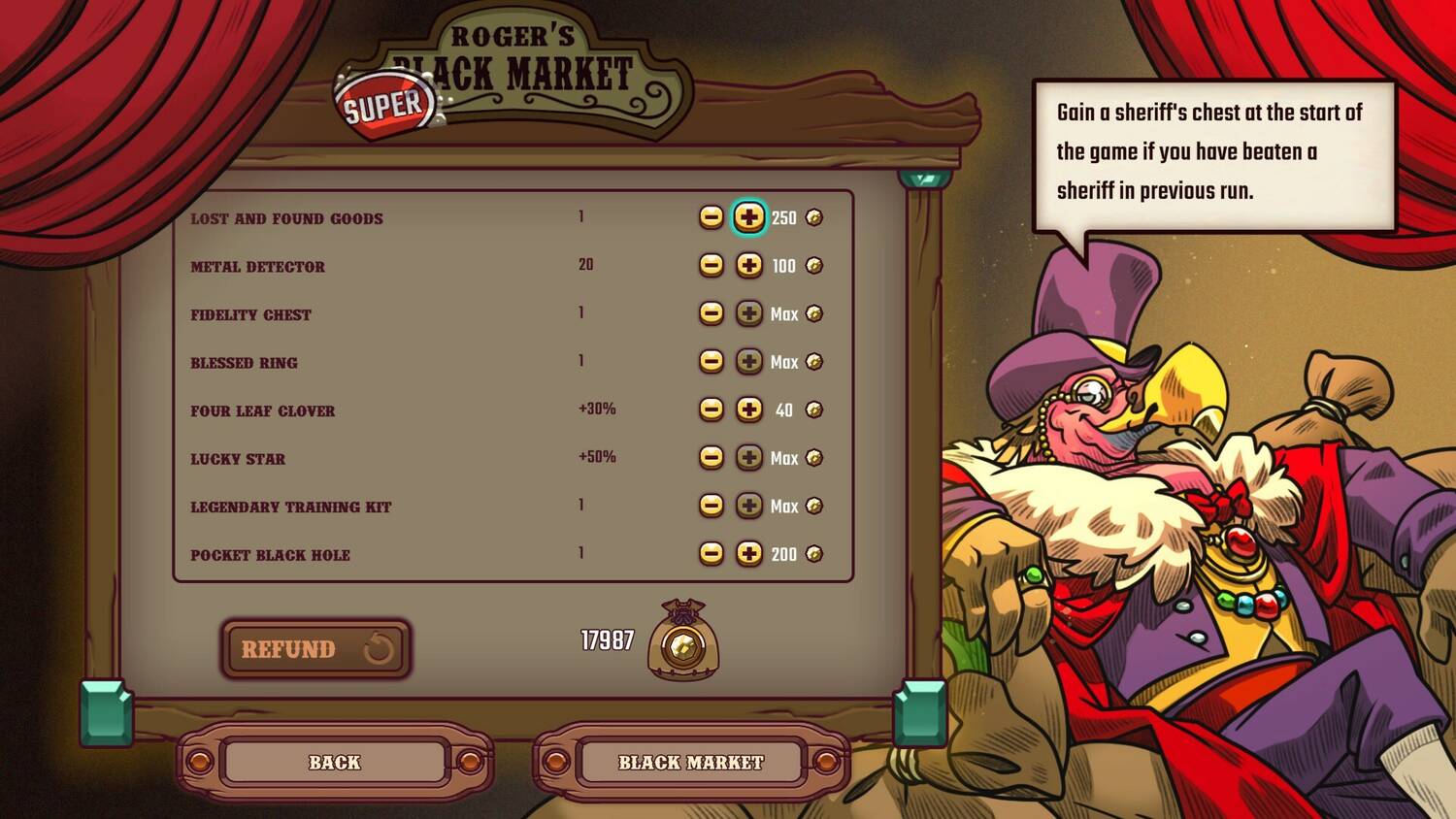Upgrade Four Leaf Clover with plus button
This screenshot has width=1456, height=819.
[x=748, y=409]
